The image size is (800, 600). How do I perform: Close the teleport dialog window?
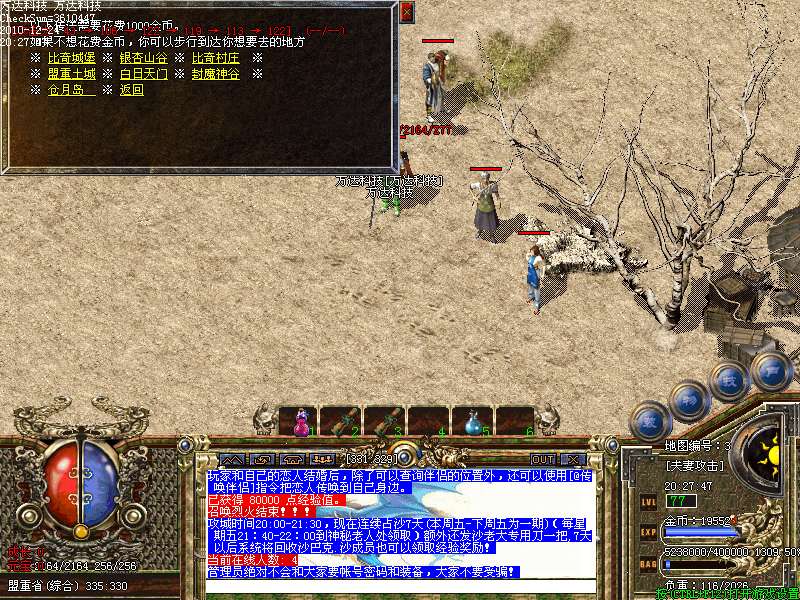(x=406, y=13)
